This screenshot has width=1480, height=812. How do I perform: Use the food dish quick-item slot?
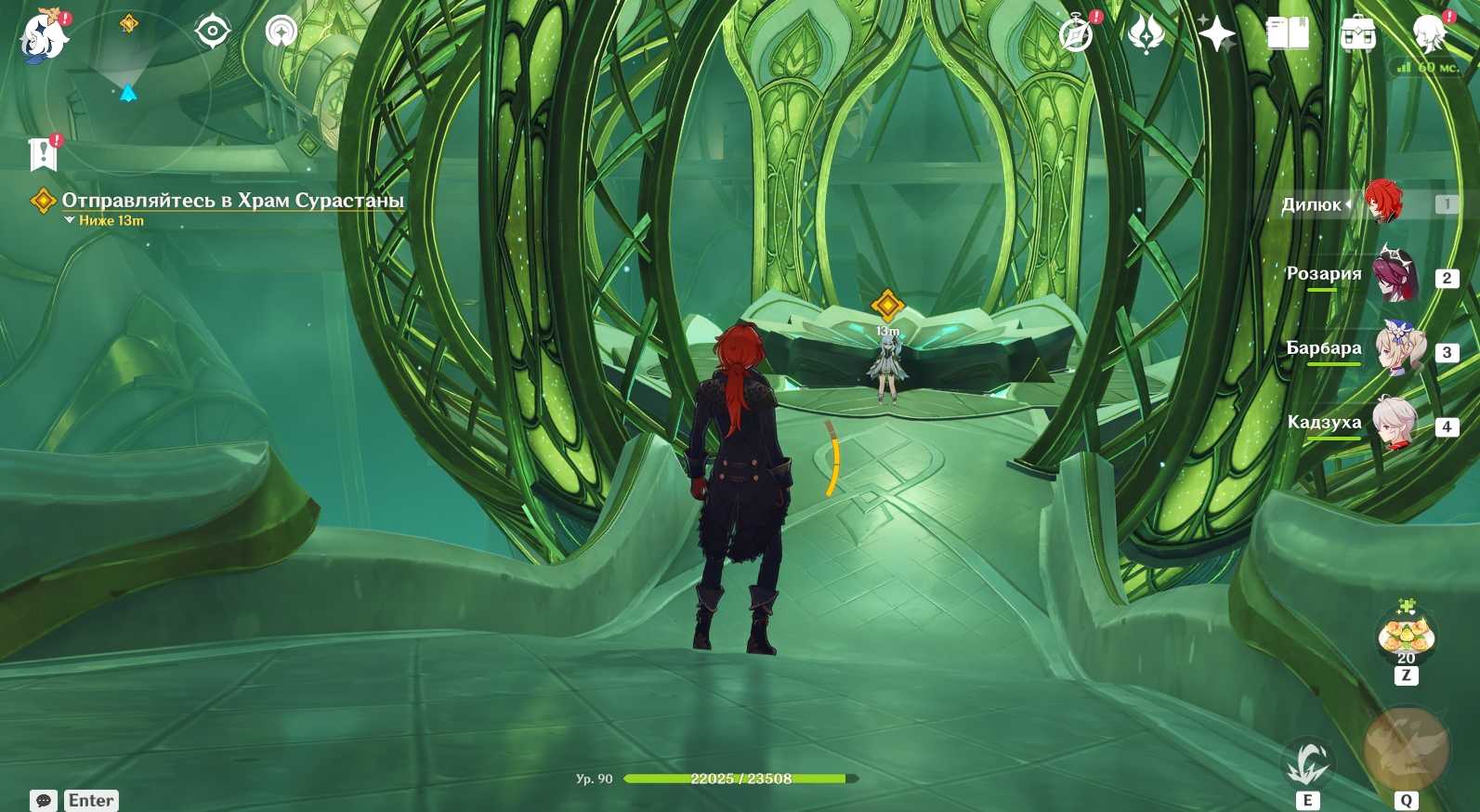tap(1407, 634)
